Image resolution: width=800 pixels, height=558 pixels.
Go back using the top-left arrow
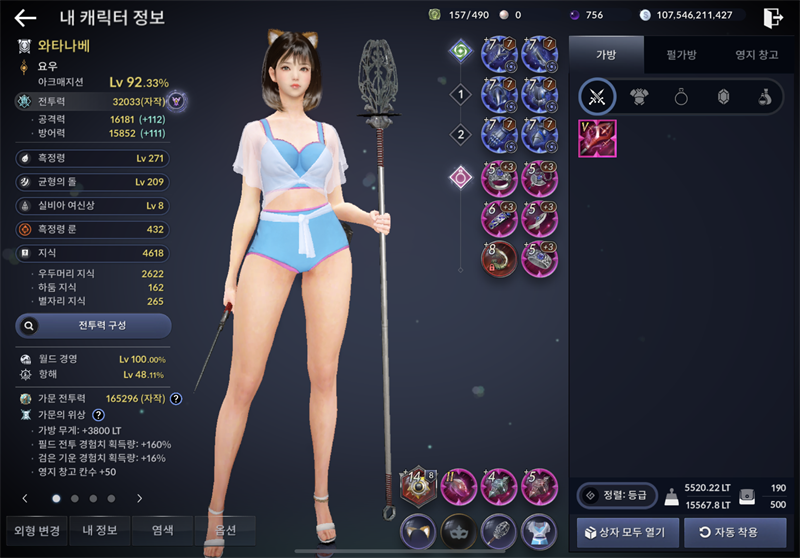tap(26, 17)
